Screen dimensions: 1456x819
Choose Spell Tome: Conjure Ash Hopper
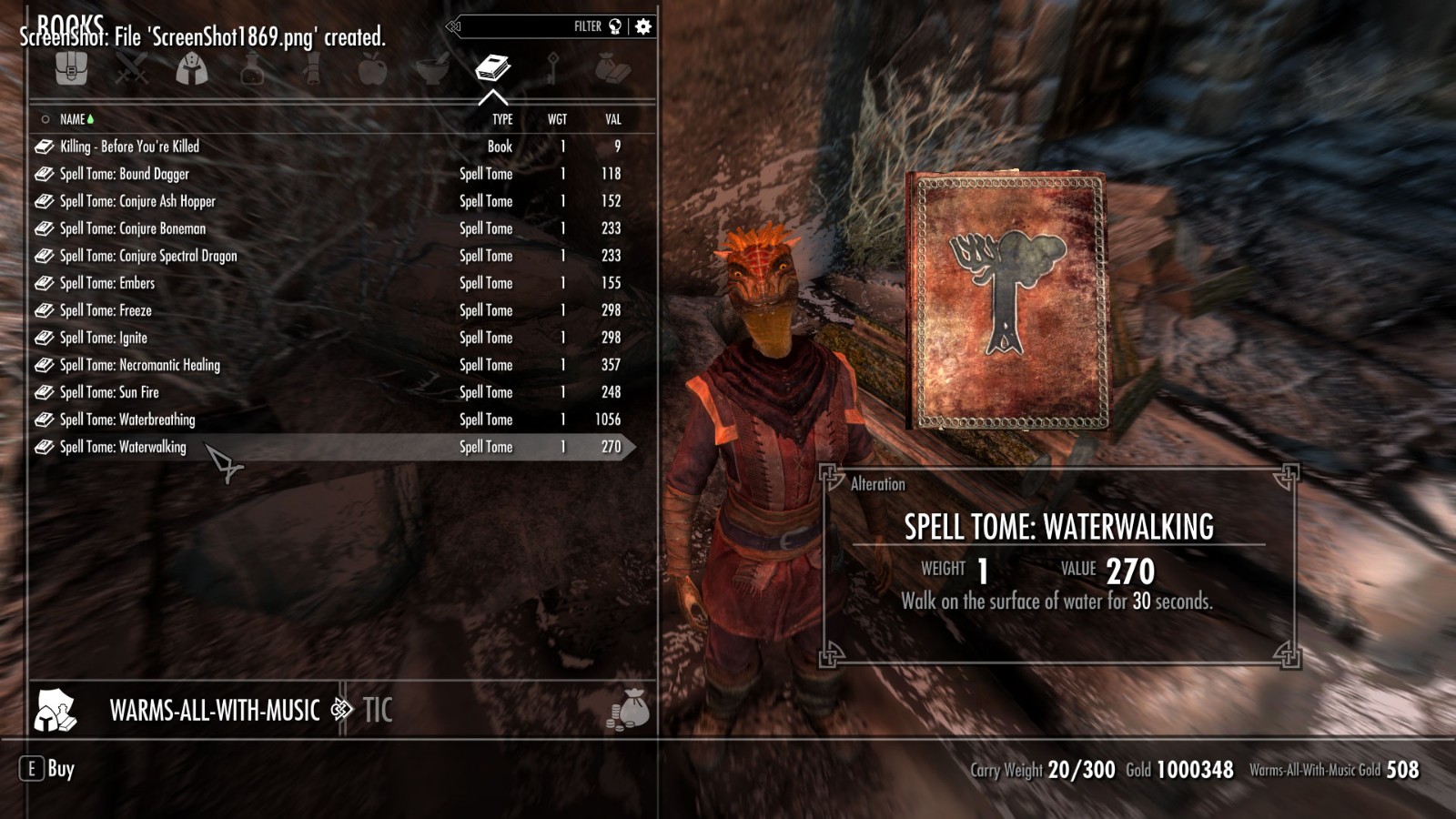click(x=137, y=201)
